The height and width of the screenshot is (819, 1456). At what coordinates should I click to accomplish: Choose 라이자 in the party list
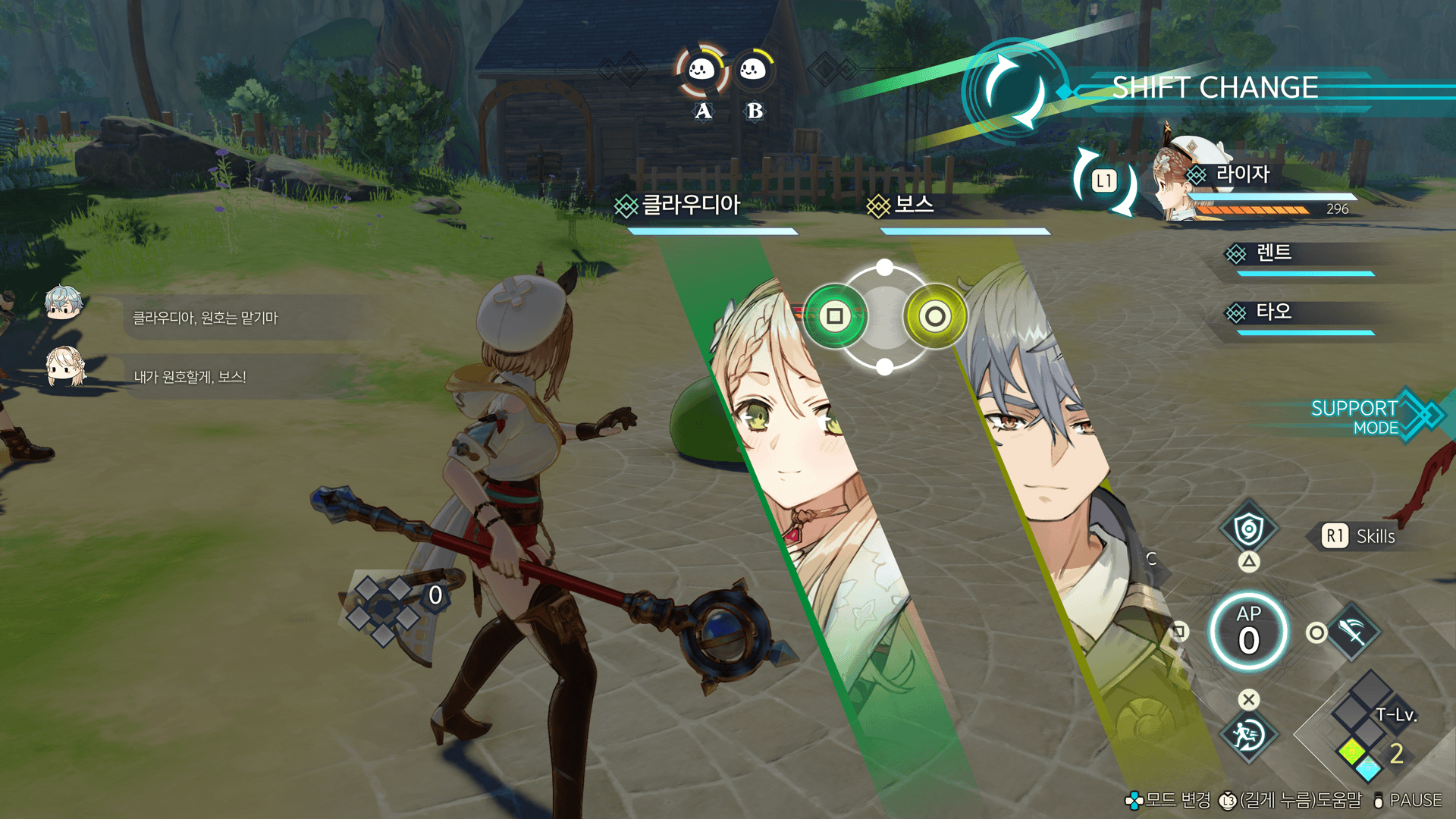[x=1241, y=174]
